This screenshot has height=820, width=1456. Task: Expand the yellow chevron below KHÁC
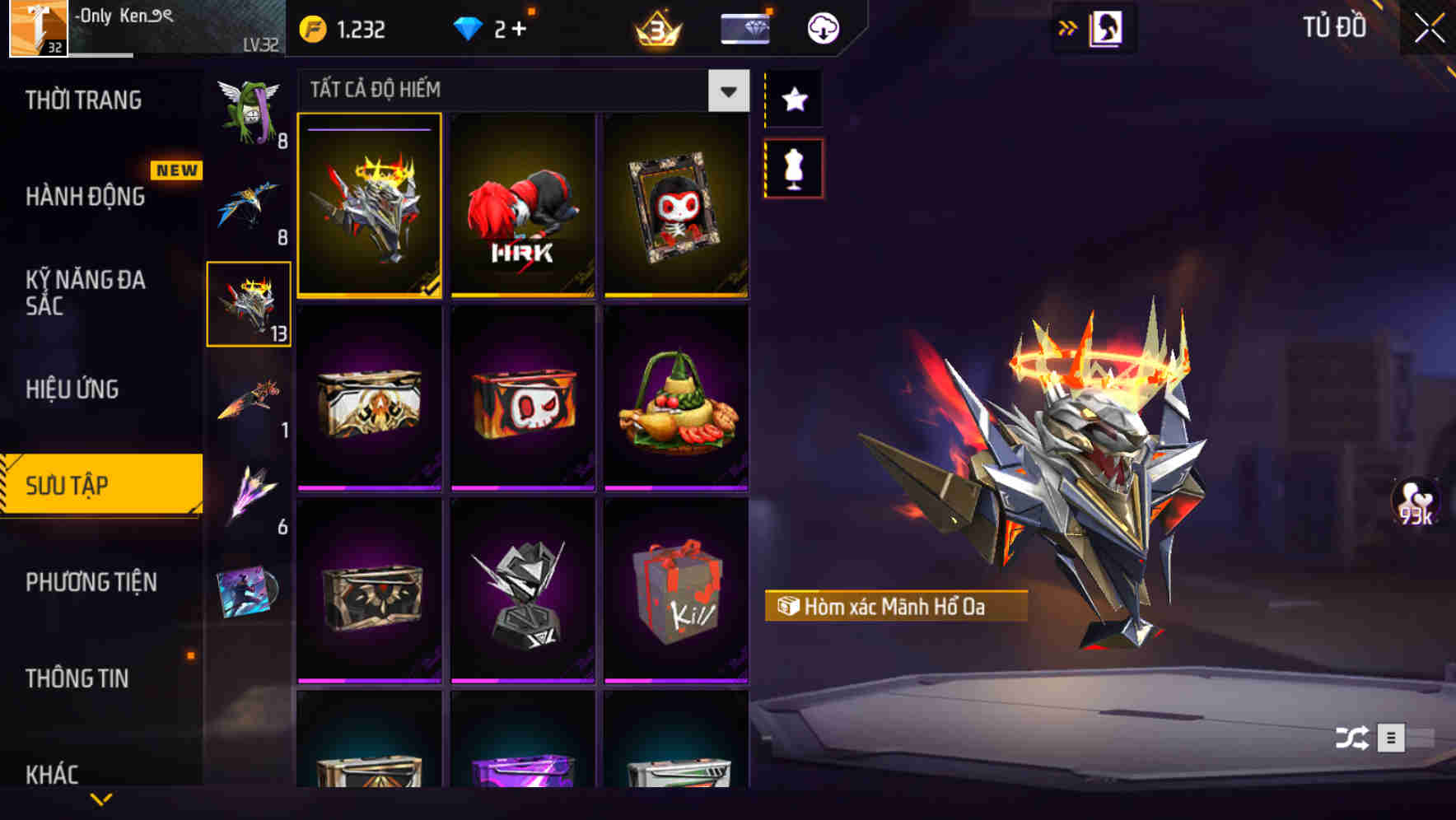click(101, 797)
